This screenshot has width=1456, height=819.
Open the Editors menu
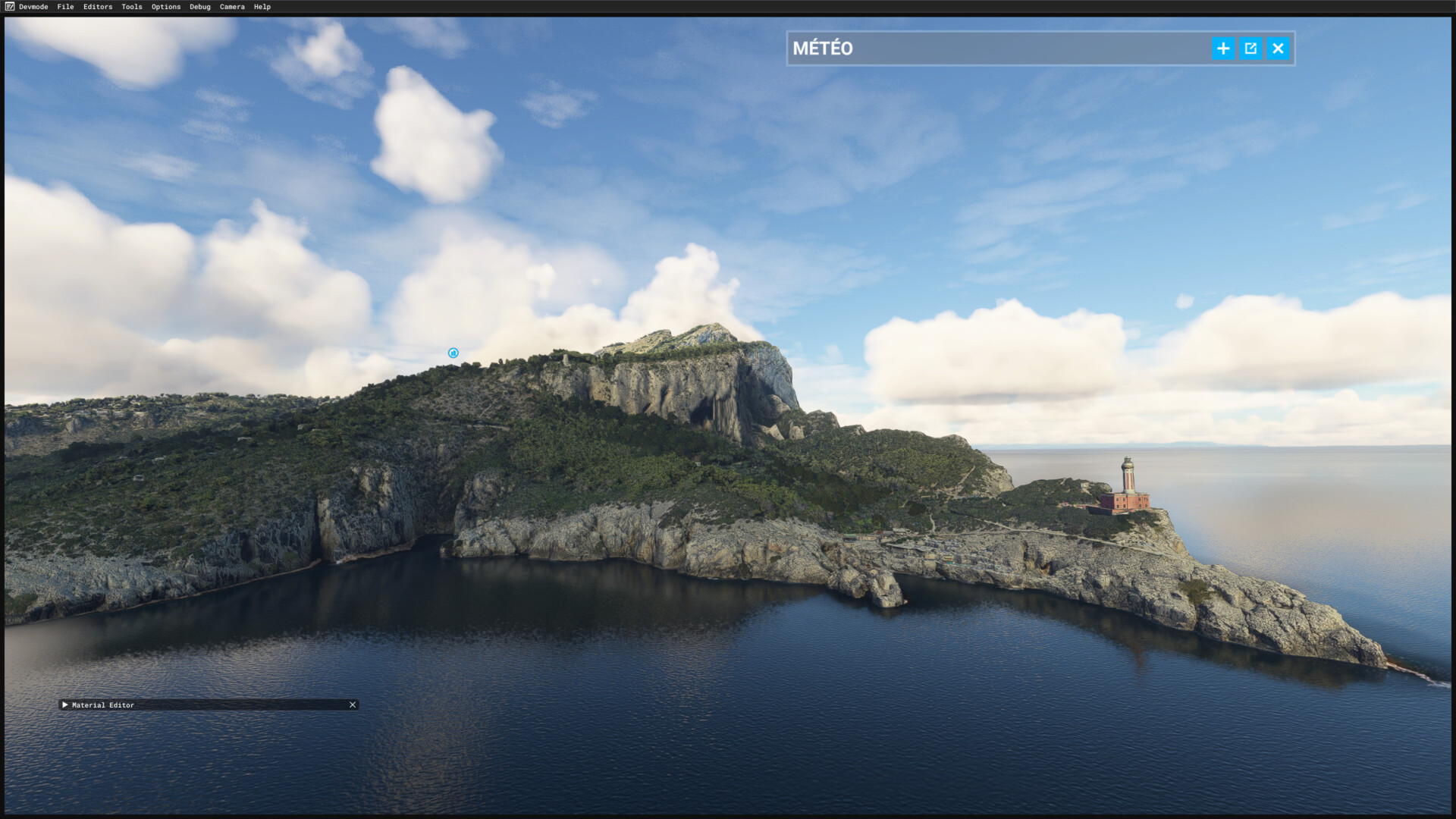[x=98, y=7]
